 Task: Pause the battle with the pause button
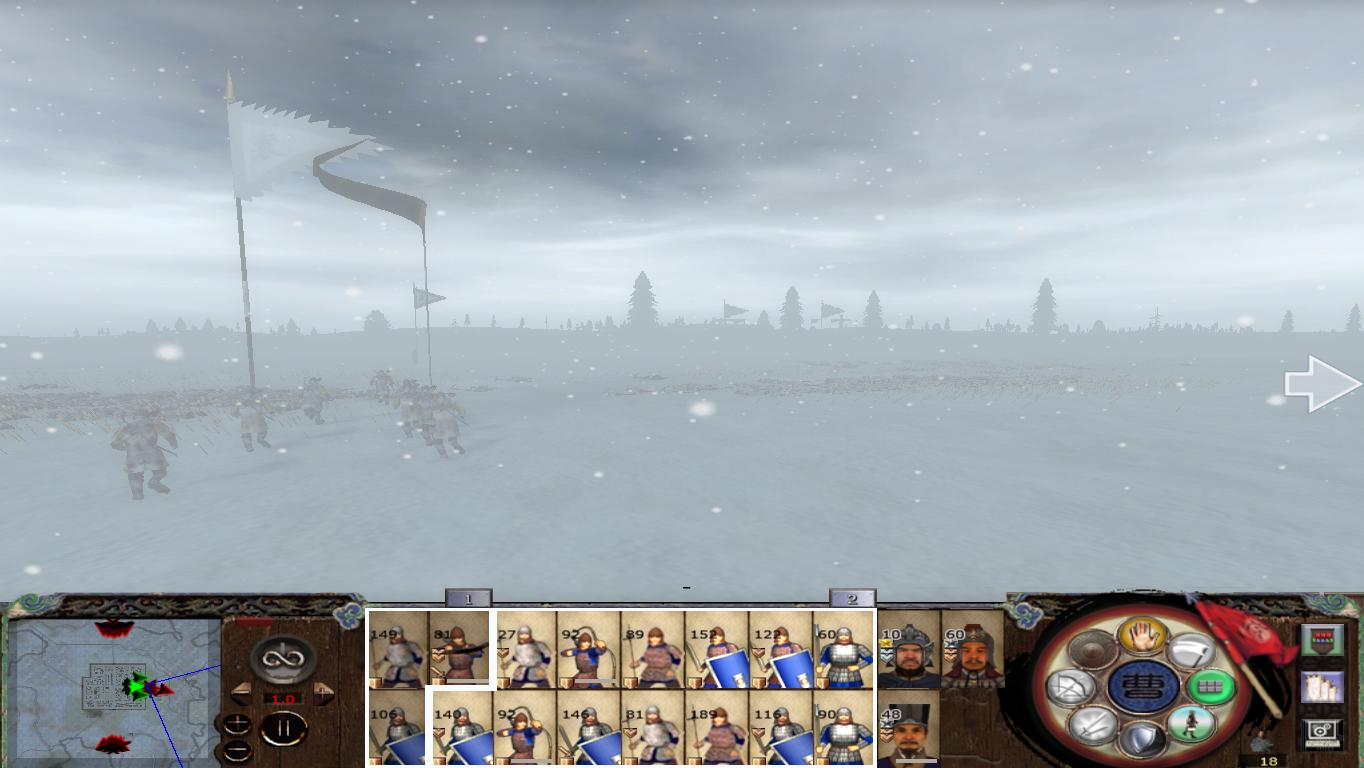coord(284,728)
